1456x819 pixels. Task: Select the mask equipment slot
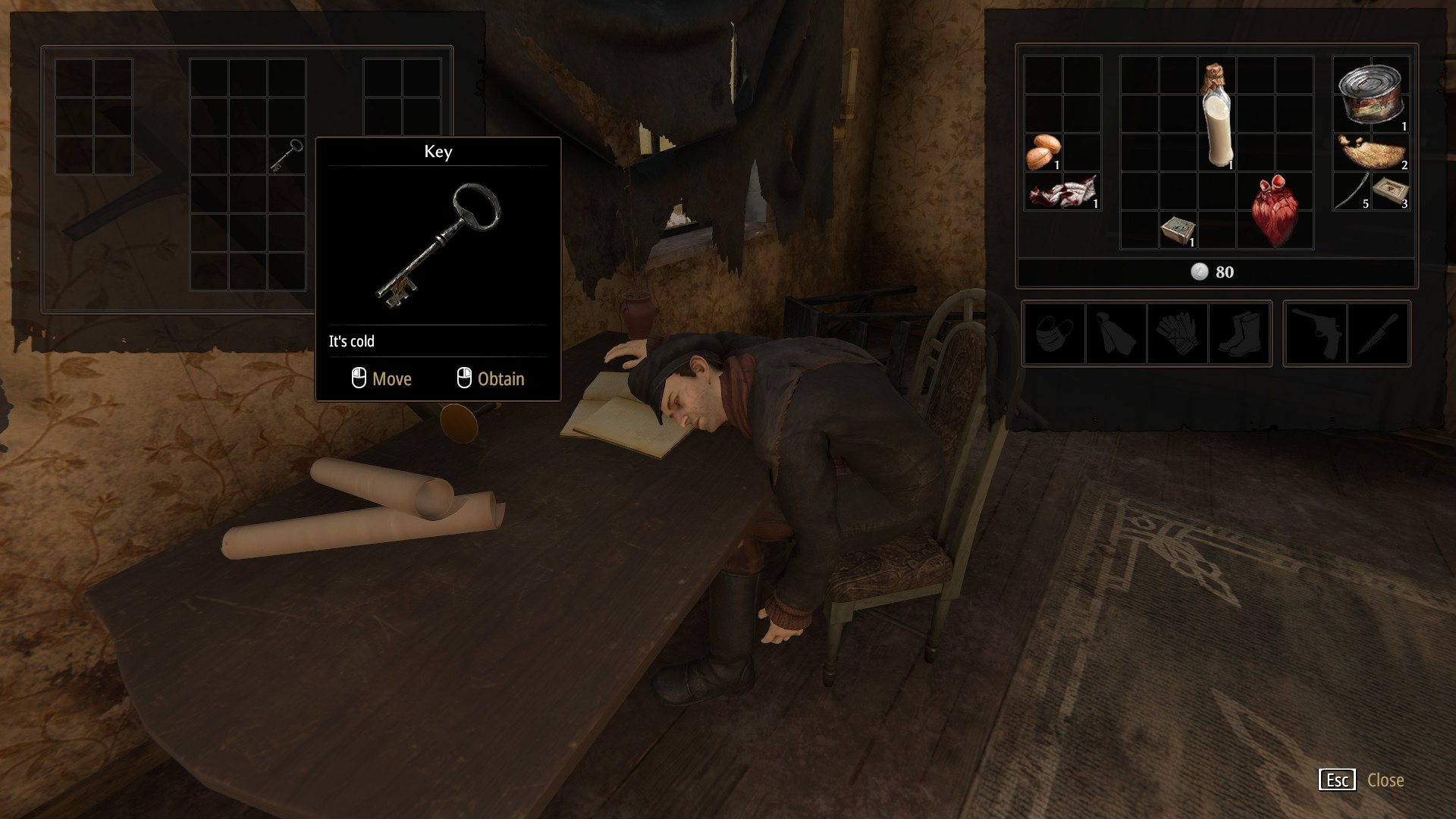1054,334
